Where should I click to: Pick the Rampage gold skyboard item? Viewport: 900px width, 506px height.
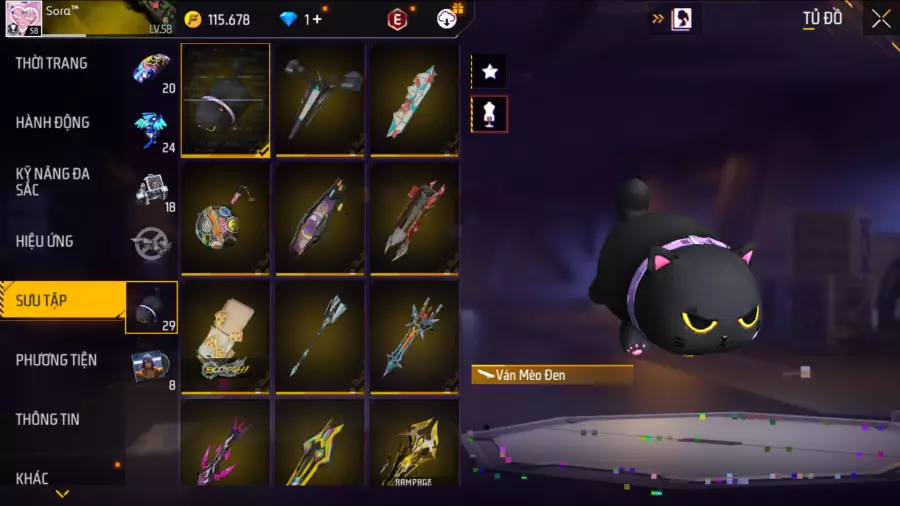tap(414, 444)
